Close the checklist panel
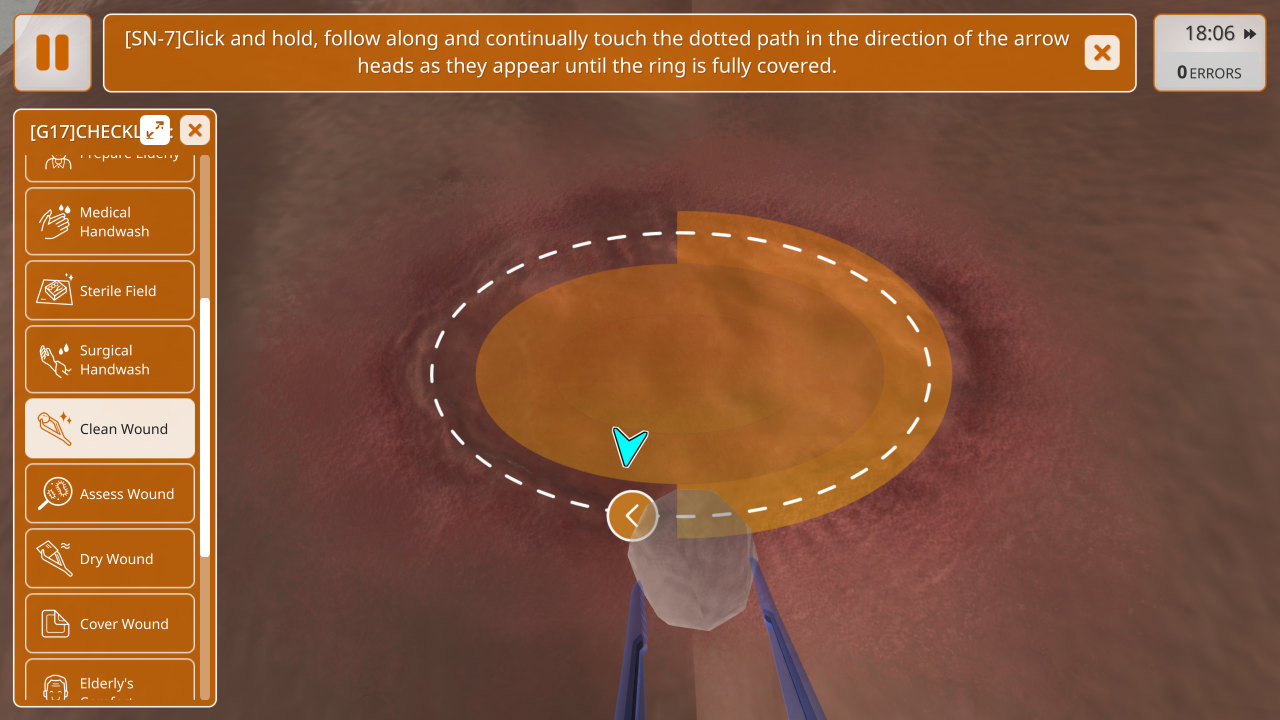1280x720 pixels. pos(195,130)
